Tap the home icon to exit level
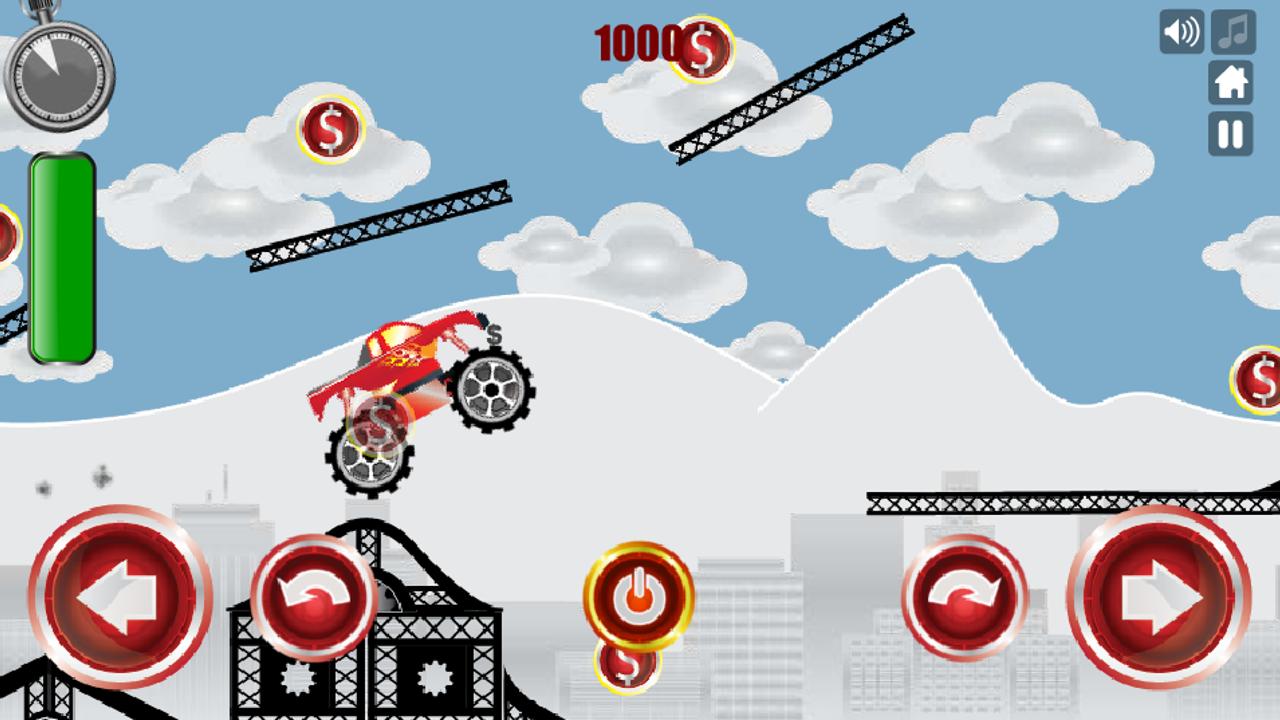Viewport: 1280px width, 720px height. pos(1232,85)
